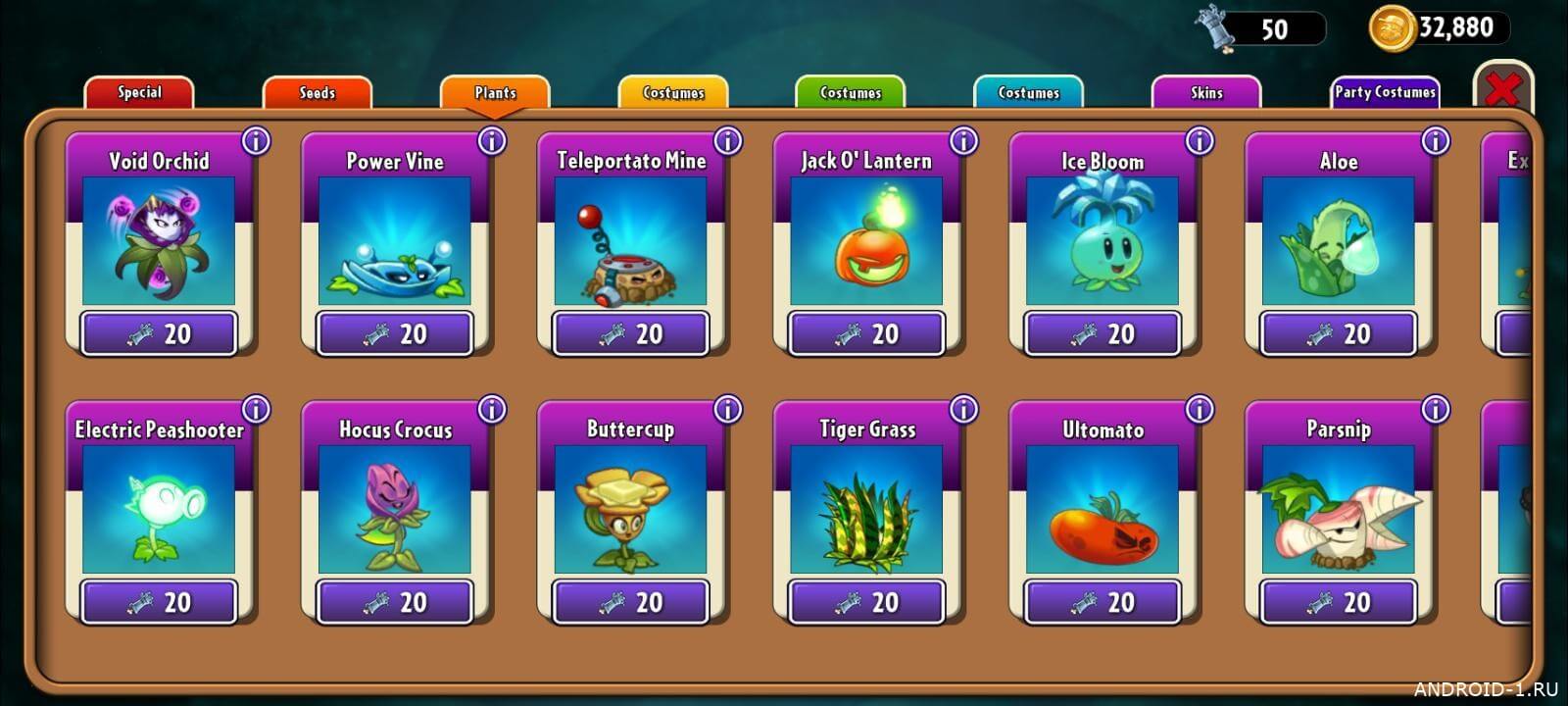Open the Seeds tab
The height and width of the screenshot is (706, 1568).
point(317,92)
